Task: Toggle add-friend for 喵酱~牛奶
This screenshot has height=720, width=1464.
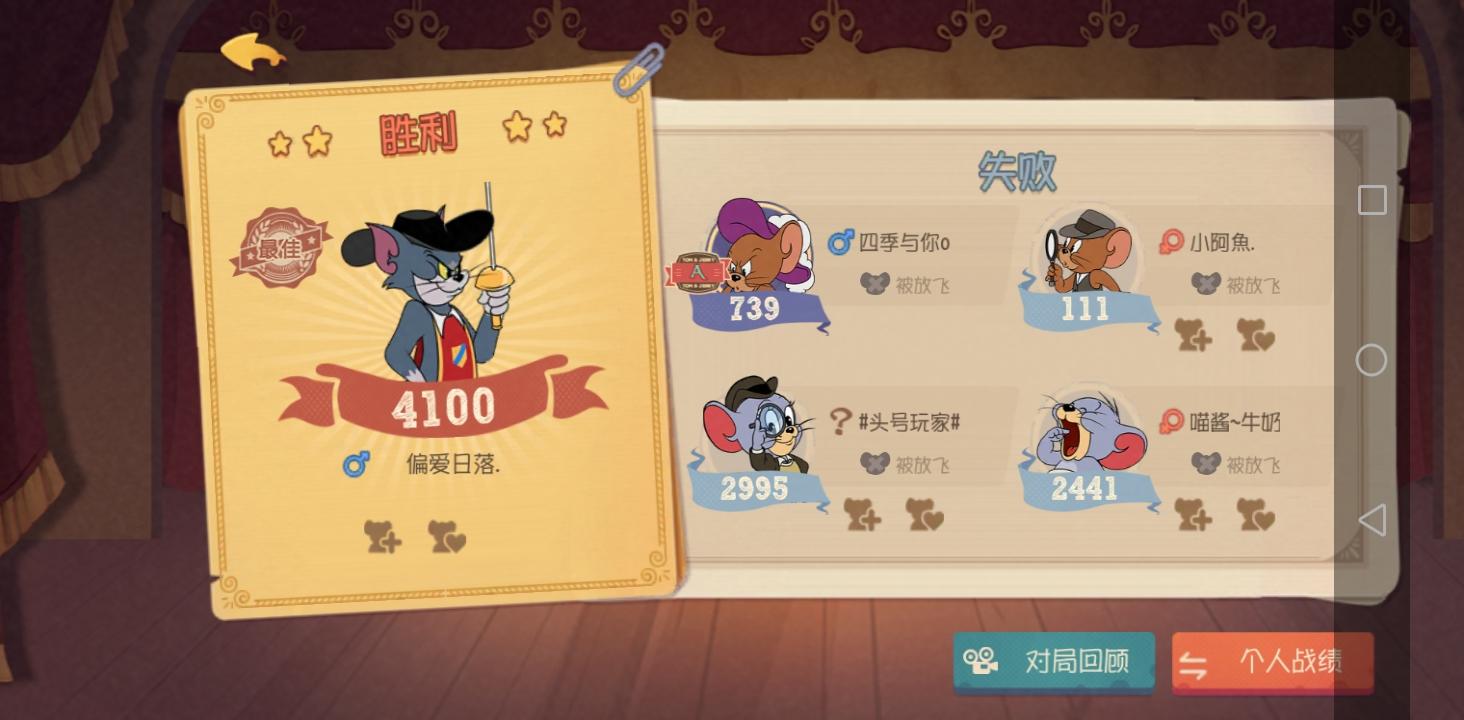Action: [1191, 517]
